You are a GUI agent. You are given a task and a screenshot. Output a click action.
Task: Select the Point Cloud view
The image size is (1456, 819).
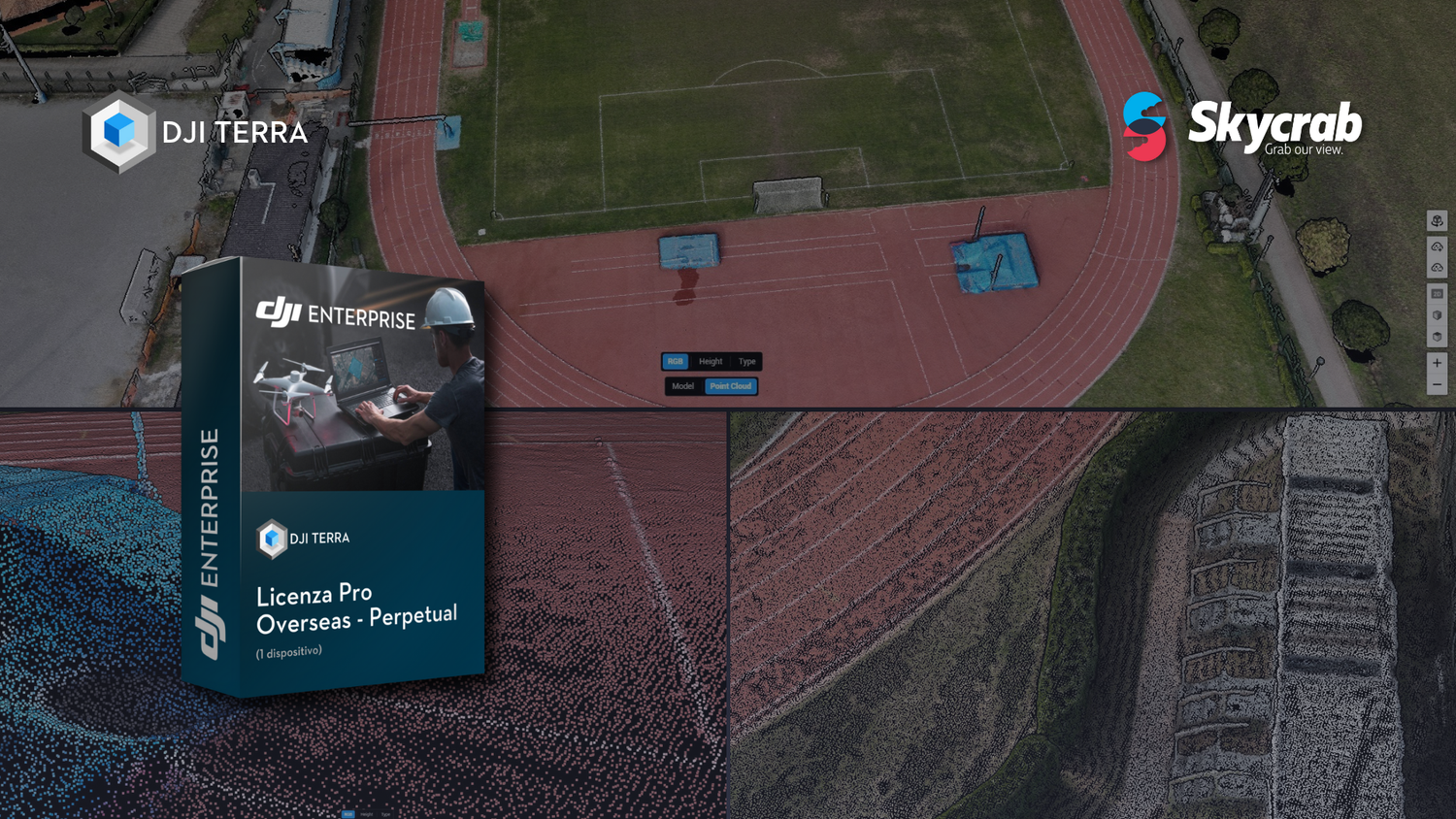[x=731, y=386]
